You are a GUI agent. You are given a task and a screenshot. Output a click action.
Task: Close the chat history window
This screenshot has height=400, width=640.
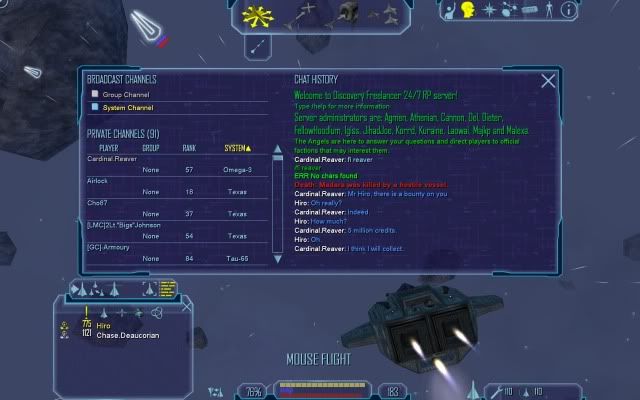coord(548,82)
